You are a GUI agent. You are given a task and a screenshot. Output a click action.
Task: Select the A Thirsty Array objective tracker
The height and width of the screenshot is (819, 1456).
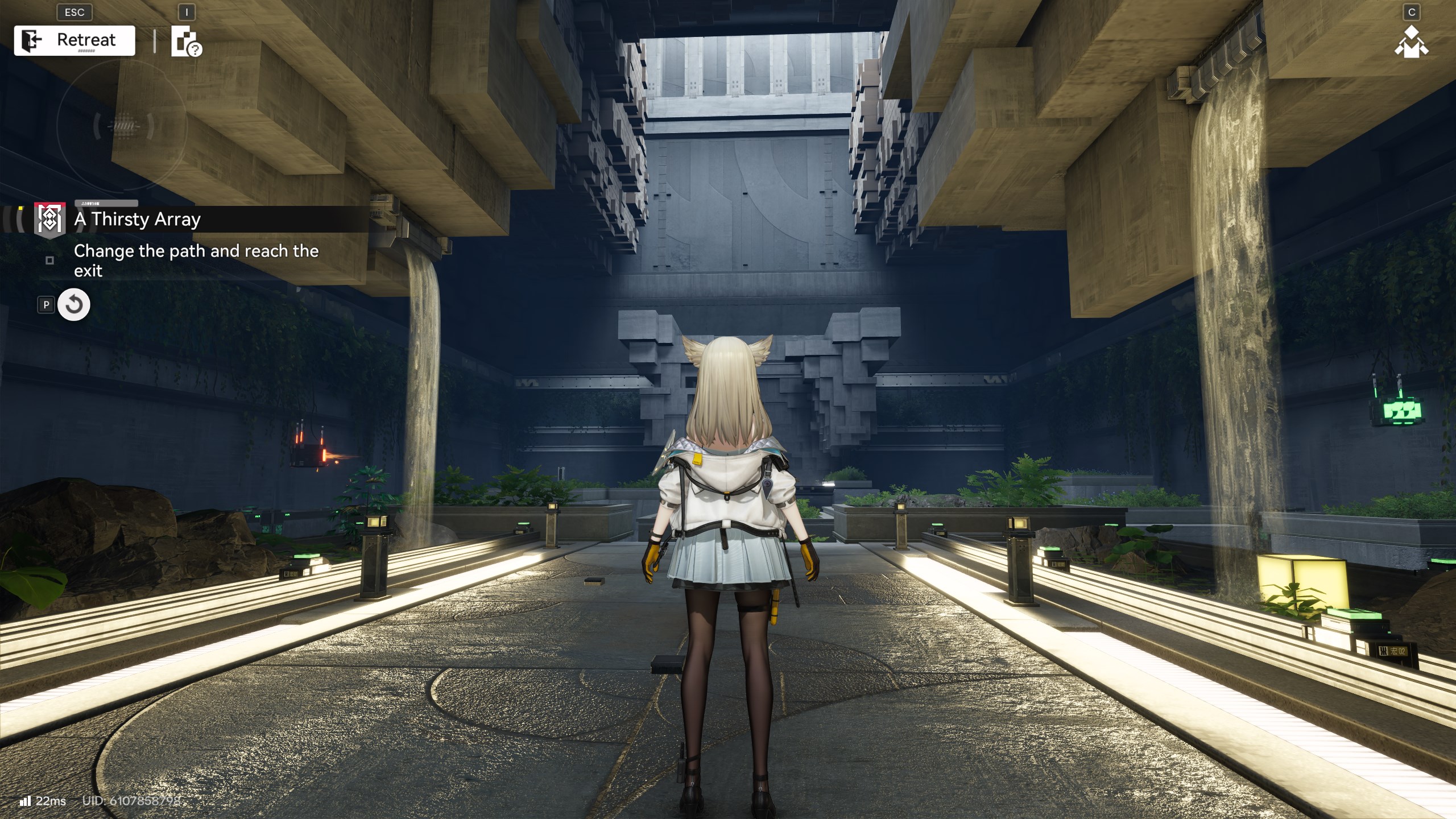pos(136,219)
